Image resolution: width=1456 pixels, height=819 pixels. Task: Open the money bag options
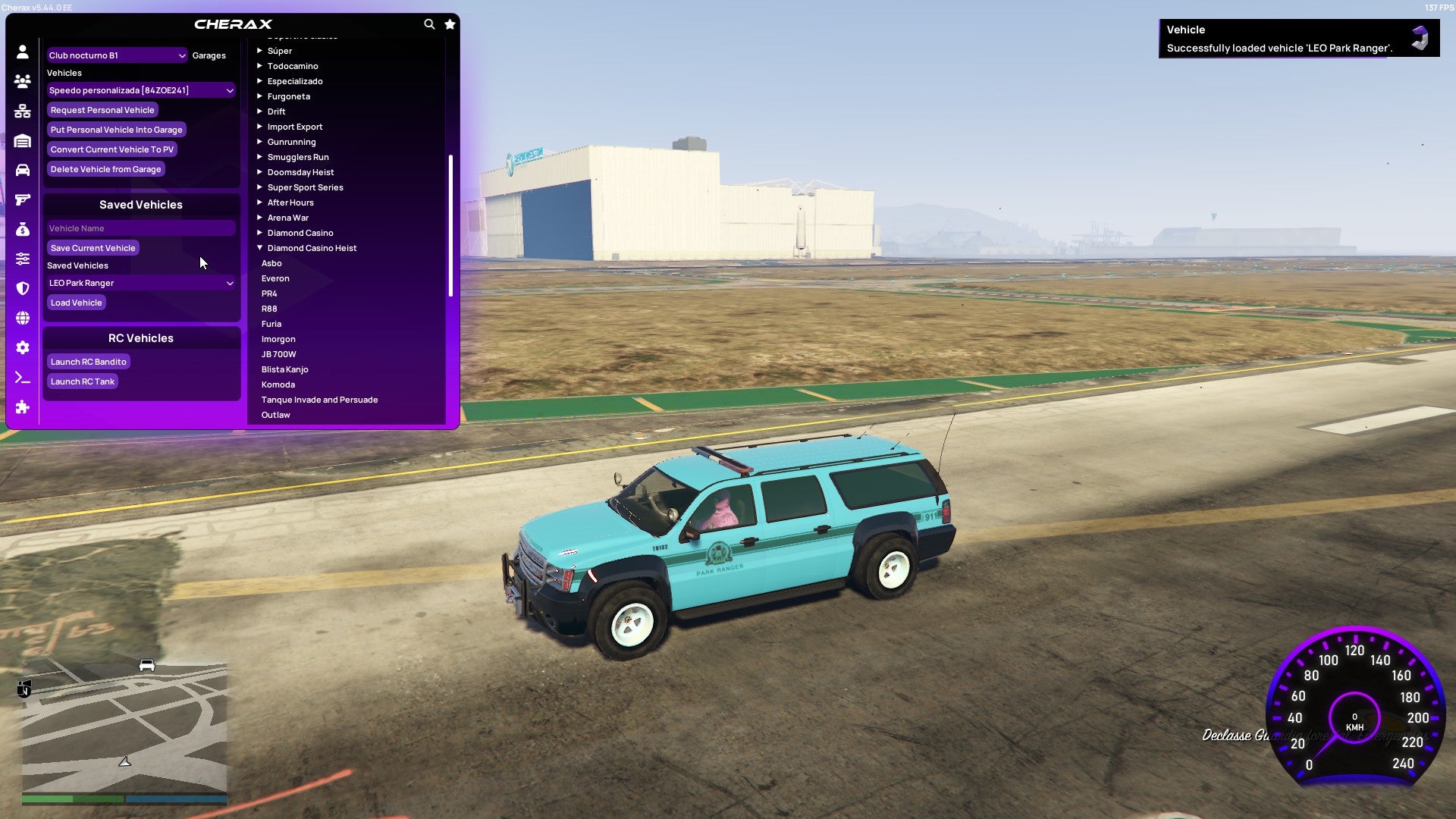pos(23,229)
